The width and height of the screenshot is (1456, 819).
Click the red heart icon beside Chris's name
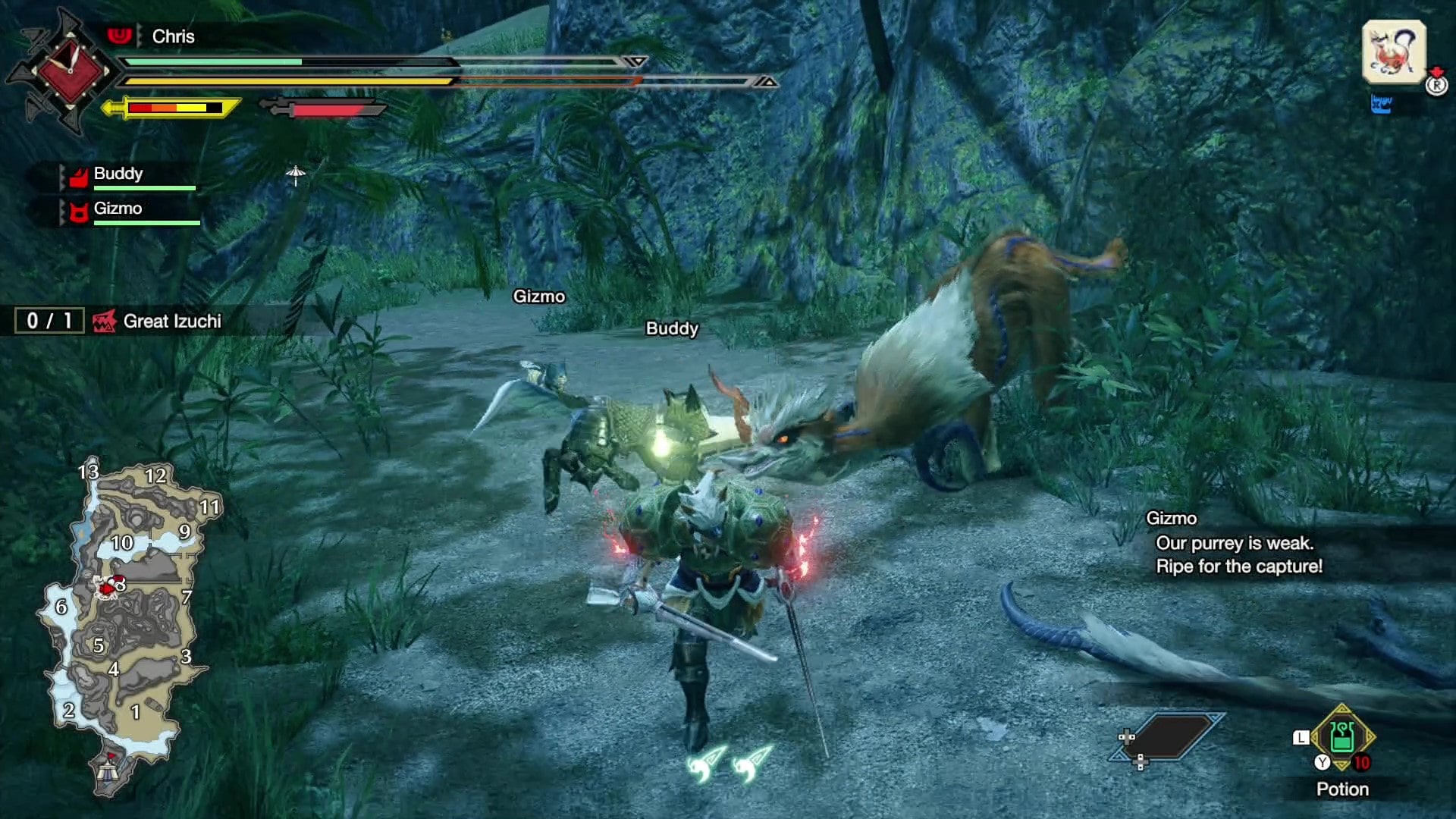point(121,36)
